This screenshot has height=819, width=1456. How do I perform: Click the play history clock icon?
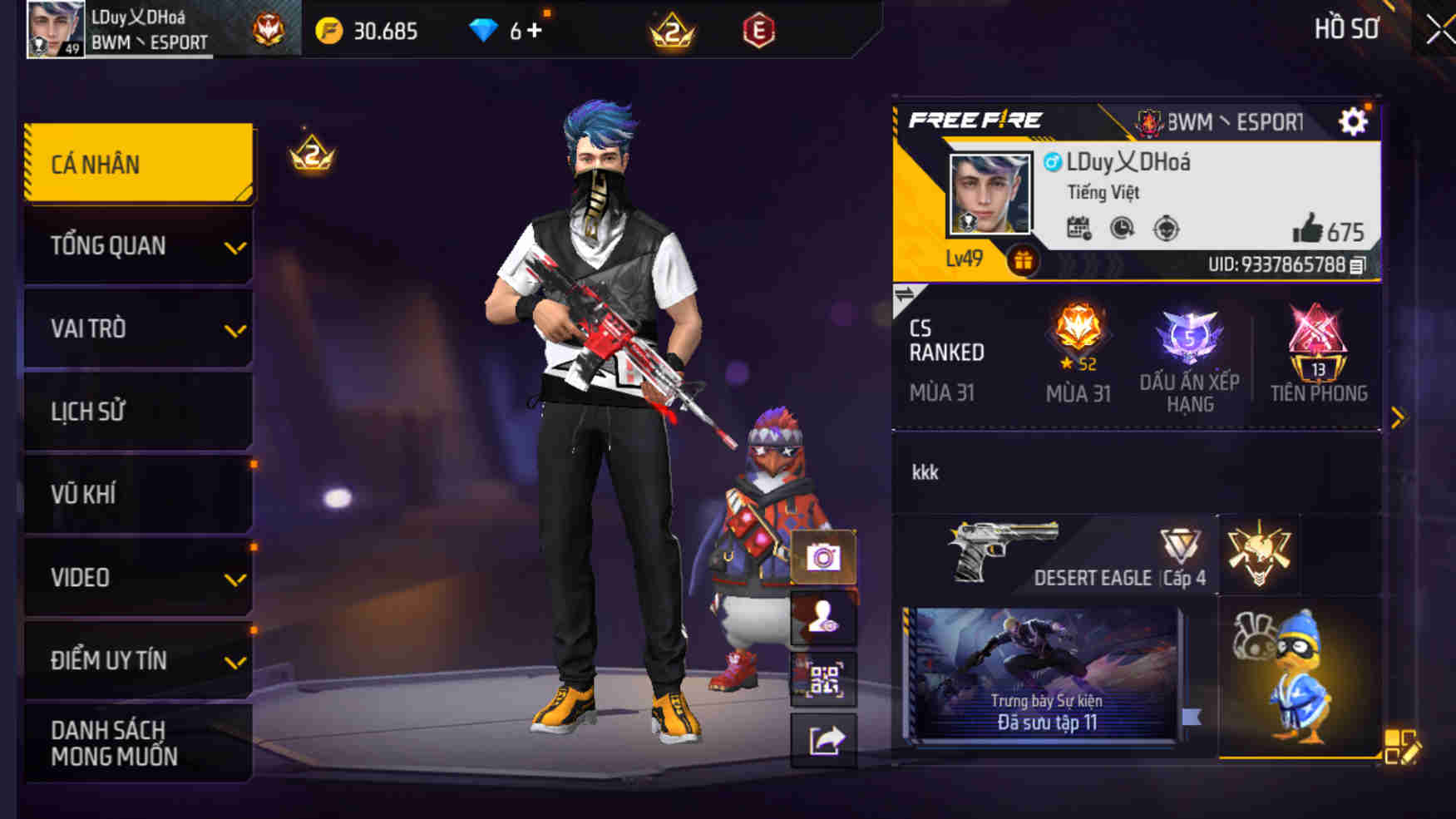(1122, 227)
